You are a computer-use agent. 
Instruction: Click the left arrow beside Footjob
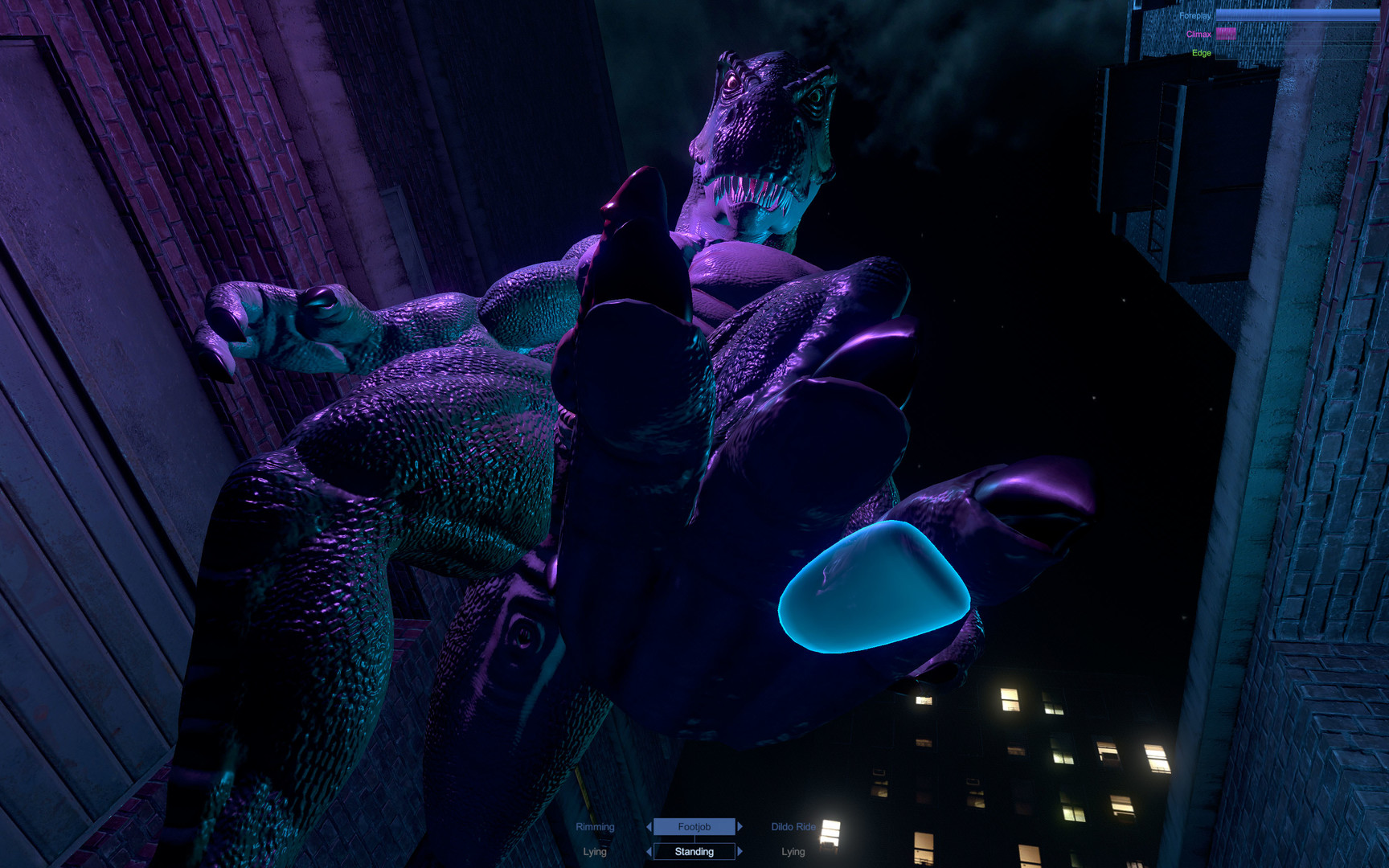pos(649,826)
